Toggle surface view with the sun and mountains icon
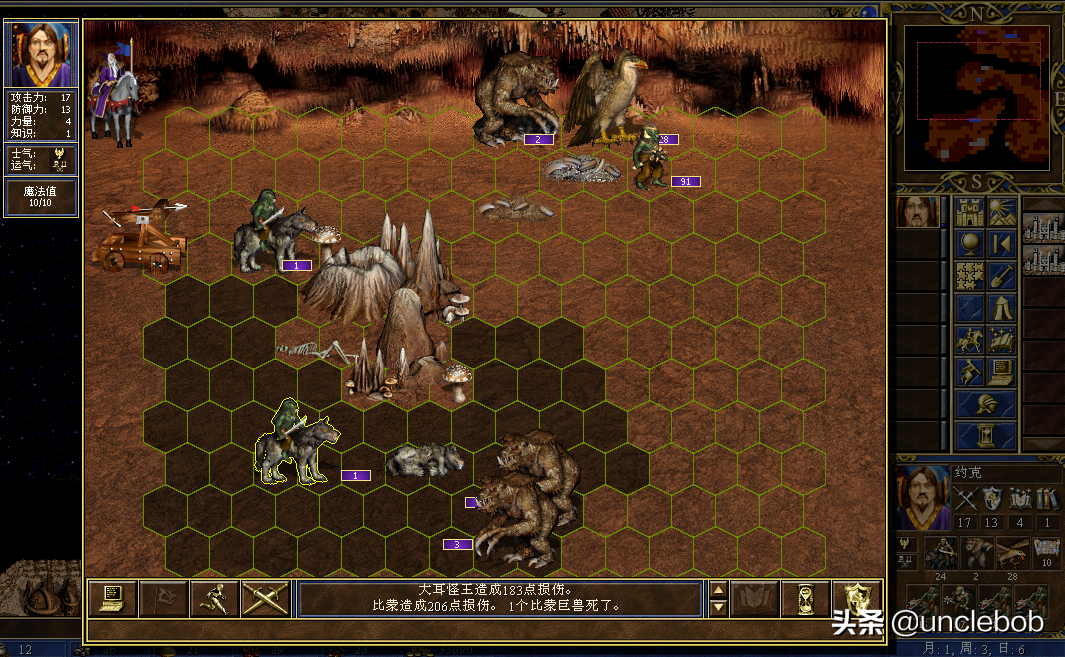This screenshot has height=657, width=1065. [x=1002, y=212]
